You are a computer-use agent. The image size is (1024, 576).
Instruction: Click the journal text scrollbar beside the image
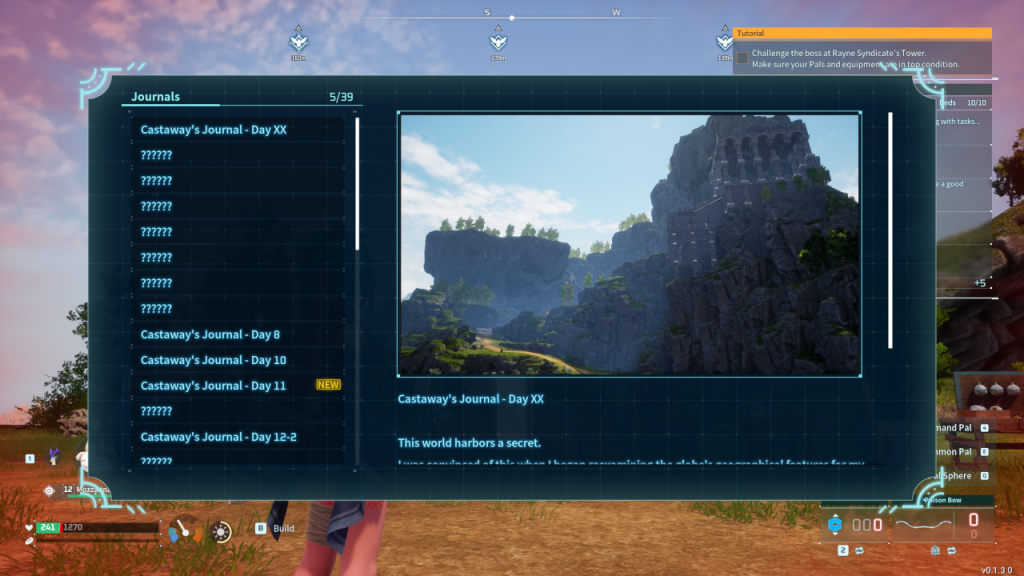pos(890,230)
